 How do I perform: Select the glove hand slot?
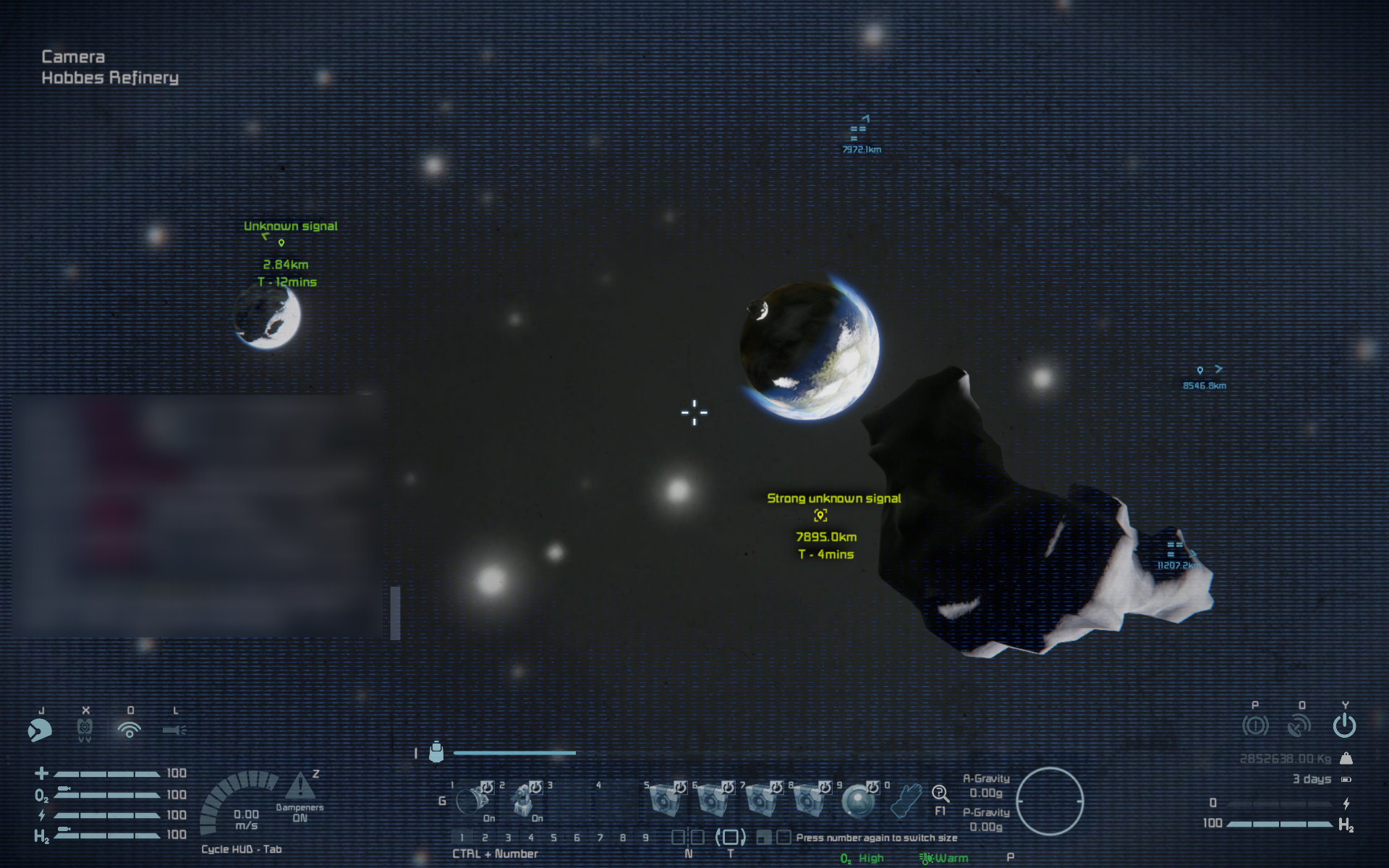coord(905,801)
